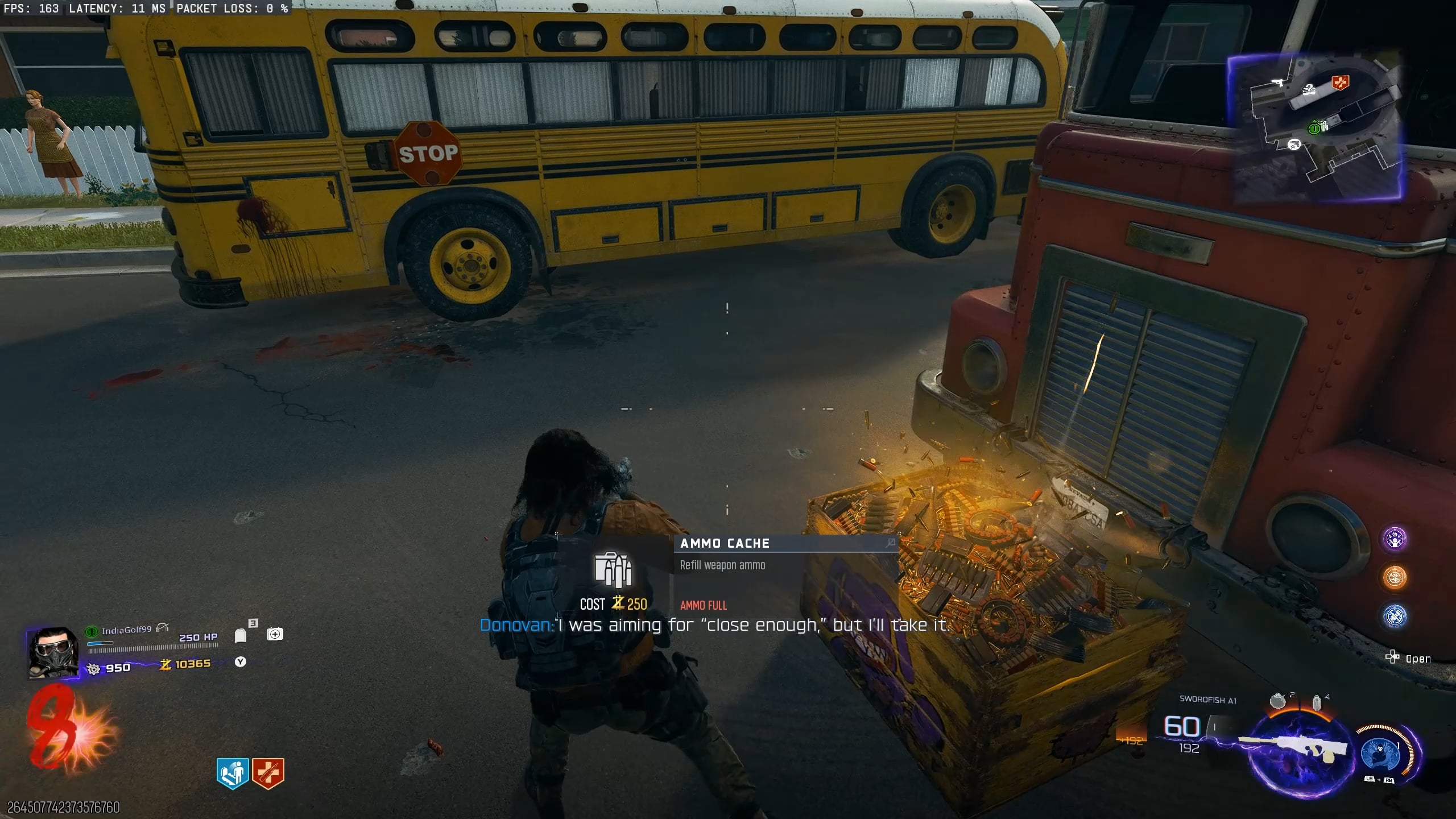Select the blue gobblegum icon
This screenshot has width=1456, height=819.
1395,616
